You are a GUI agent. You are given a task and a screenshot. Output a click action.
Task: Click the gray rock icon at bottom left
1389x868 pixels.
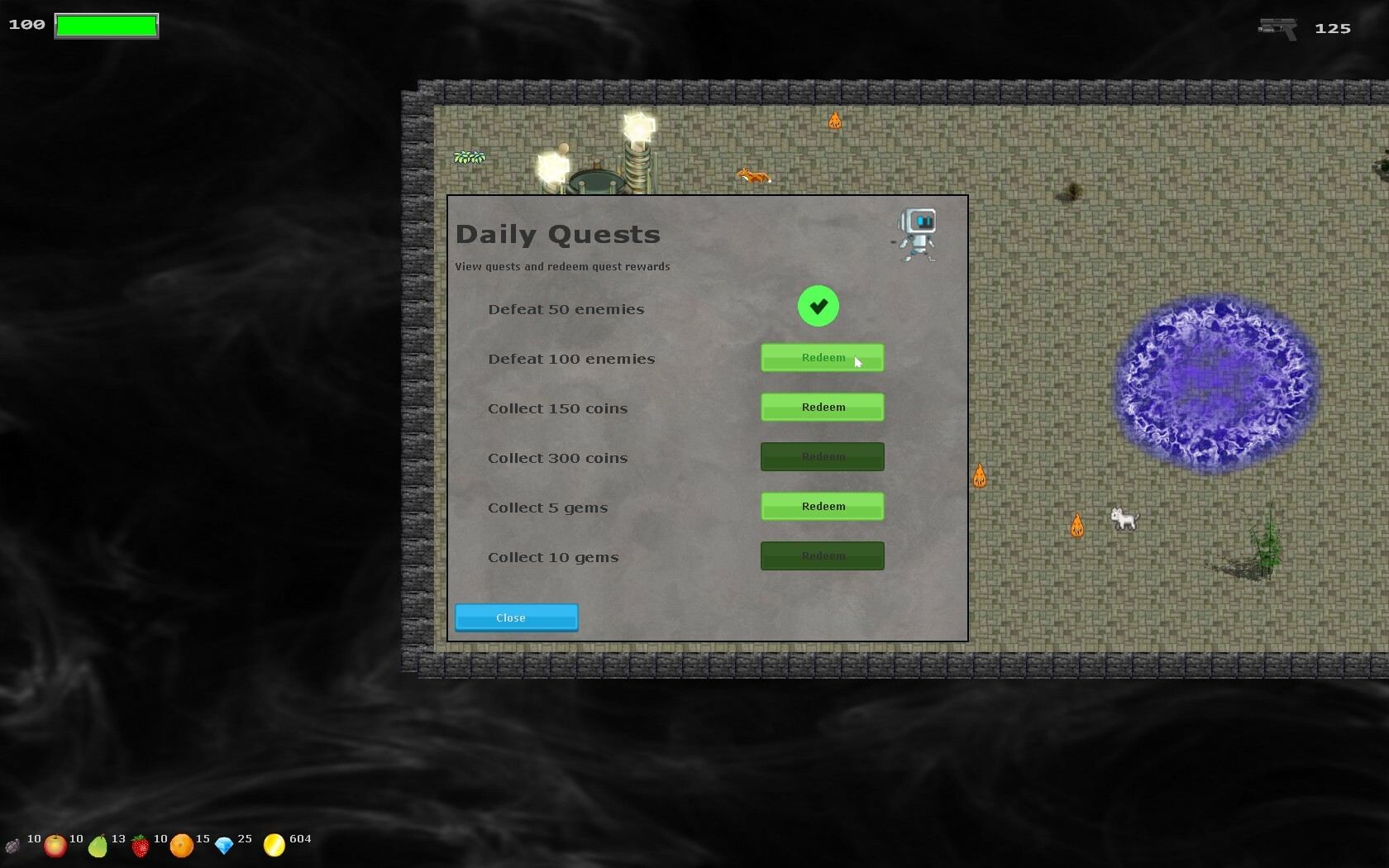coord(12,846)
